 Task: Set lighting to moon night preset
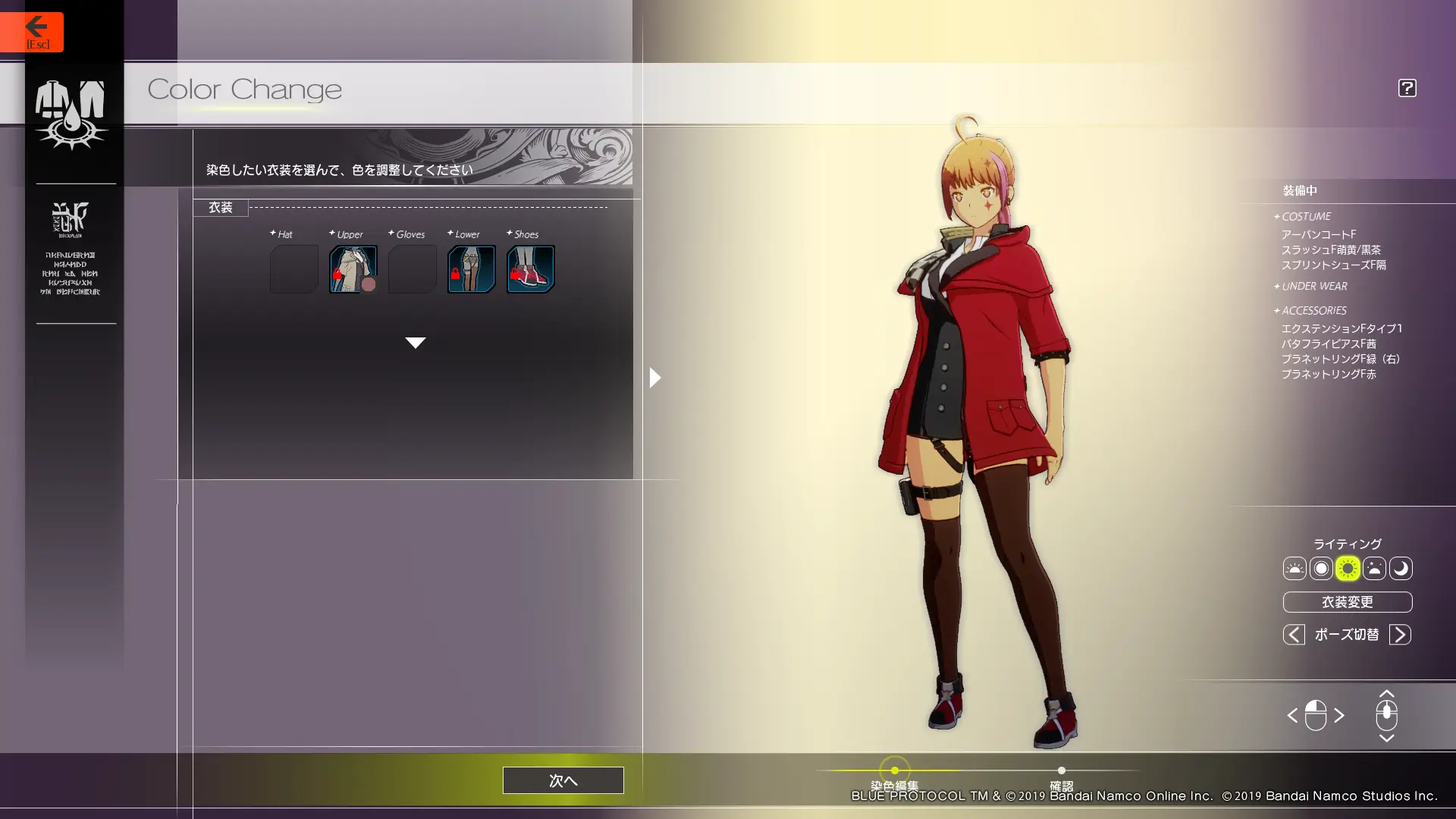1401,568
